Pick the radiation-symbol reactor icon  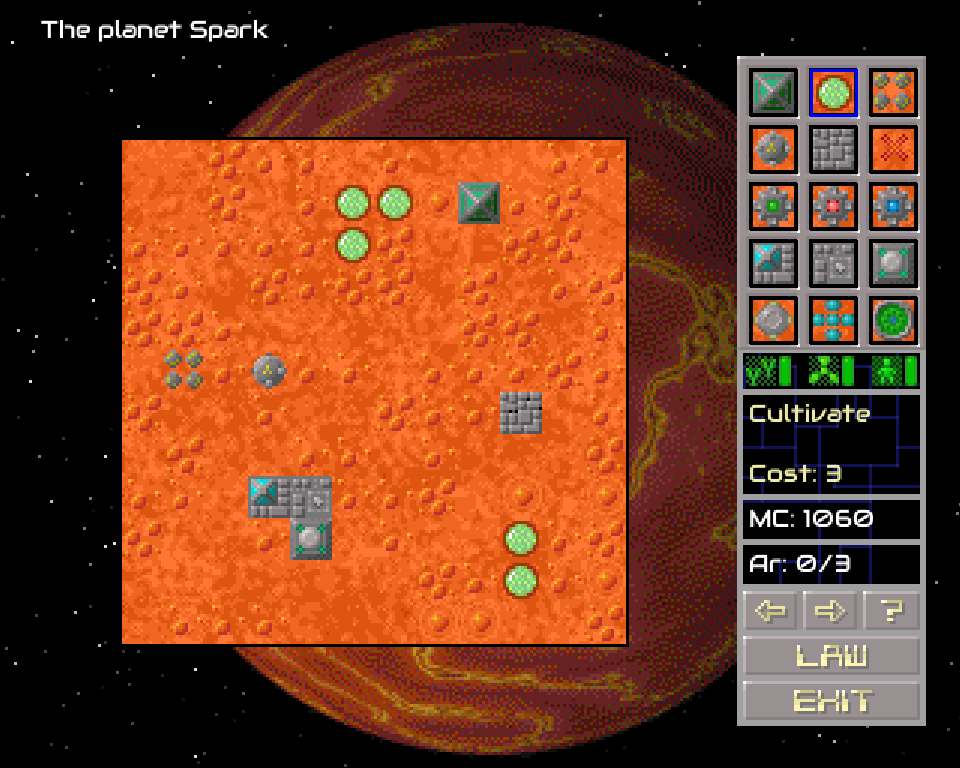tap(774, 150)
